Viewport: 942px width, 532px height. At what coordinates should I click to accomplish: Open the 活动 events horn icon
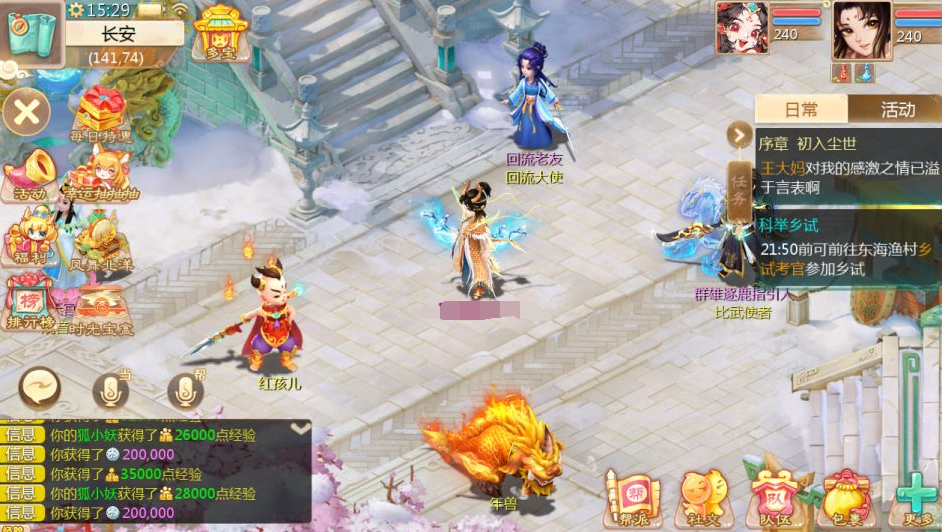click(x=30, y=172)
